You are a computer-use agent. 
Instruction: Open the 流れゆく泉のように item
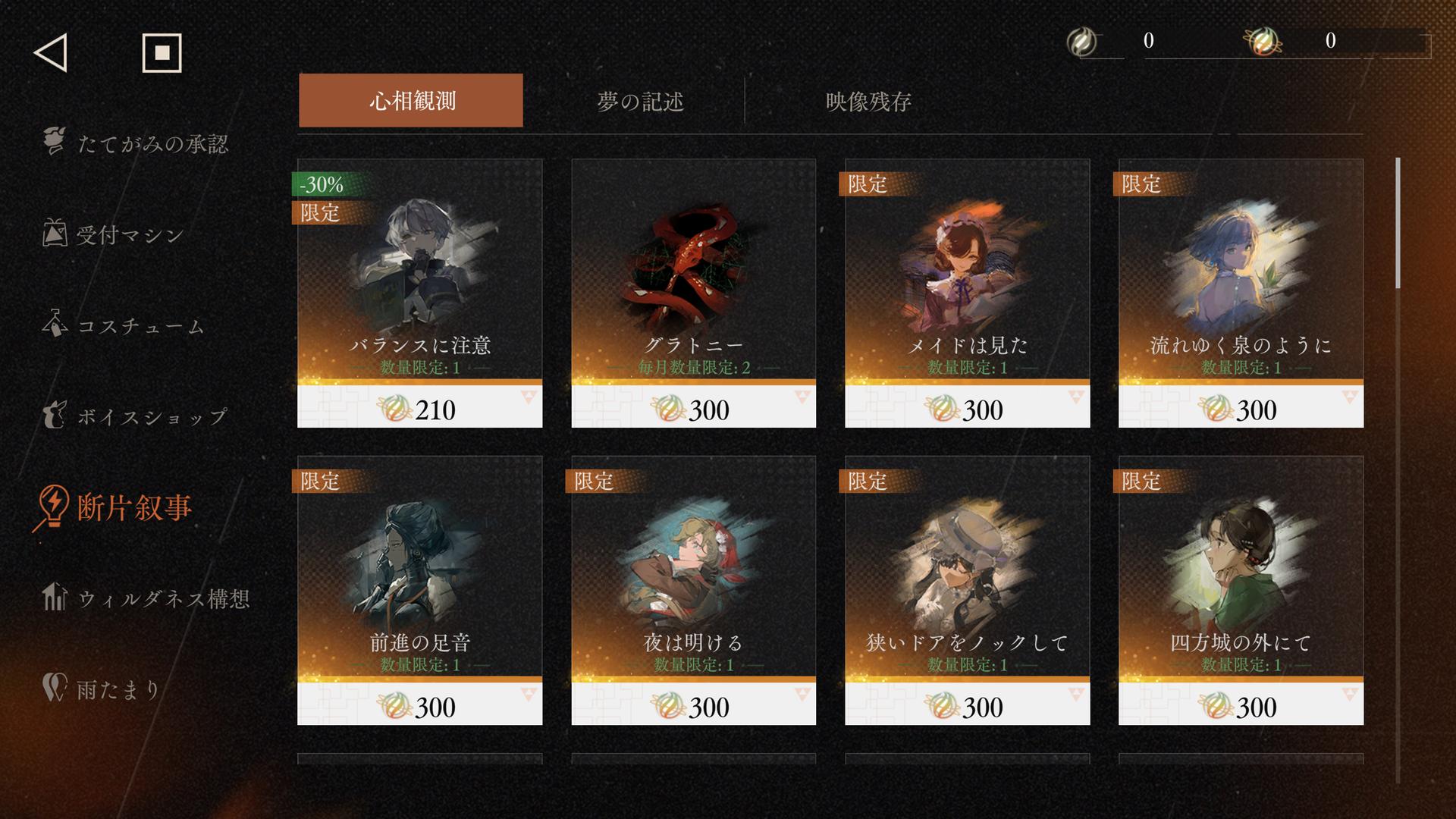pyautogui.click(x=1241, y=293)
